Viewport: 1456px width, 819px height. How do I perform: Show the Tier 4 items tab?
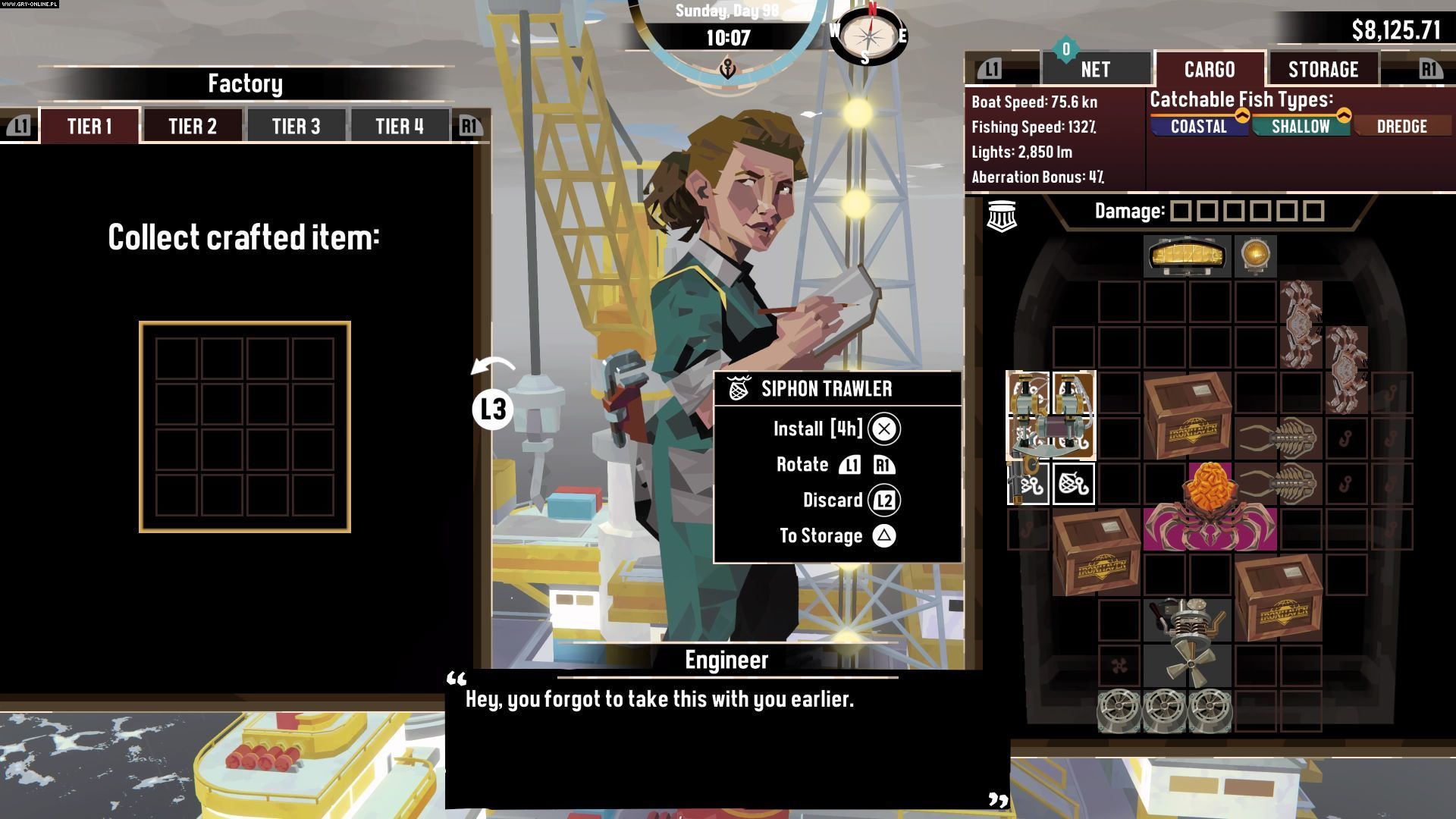click(399, 126)
